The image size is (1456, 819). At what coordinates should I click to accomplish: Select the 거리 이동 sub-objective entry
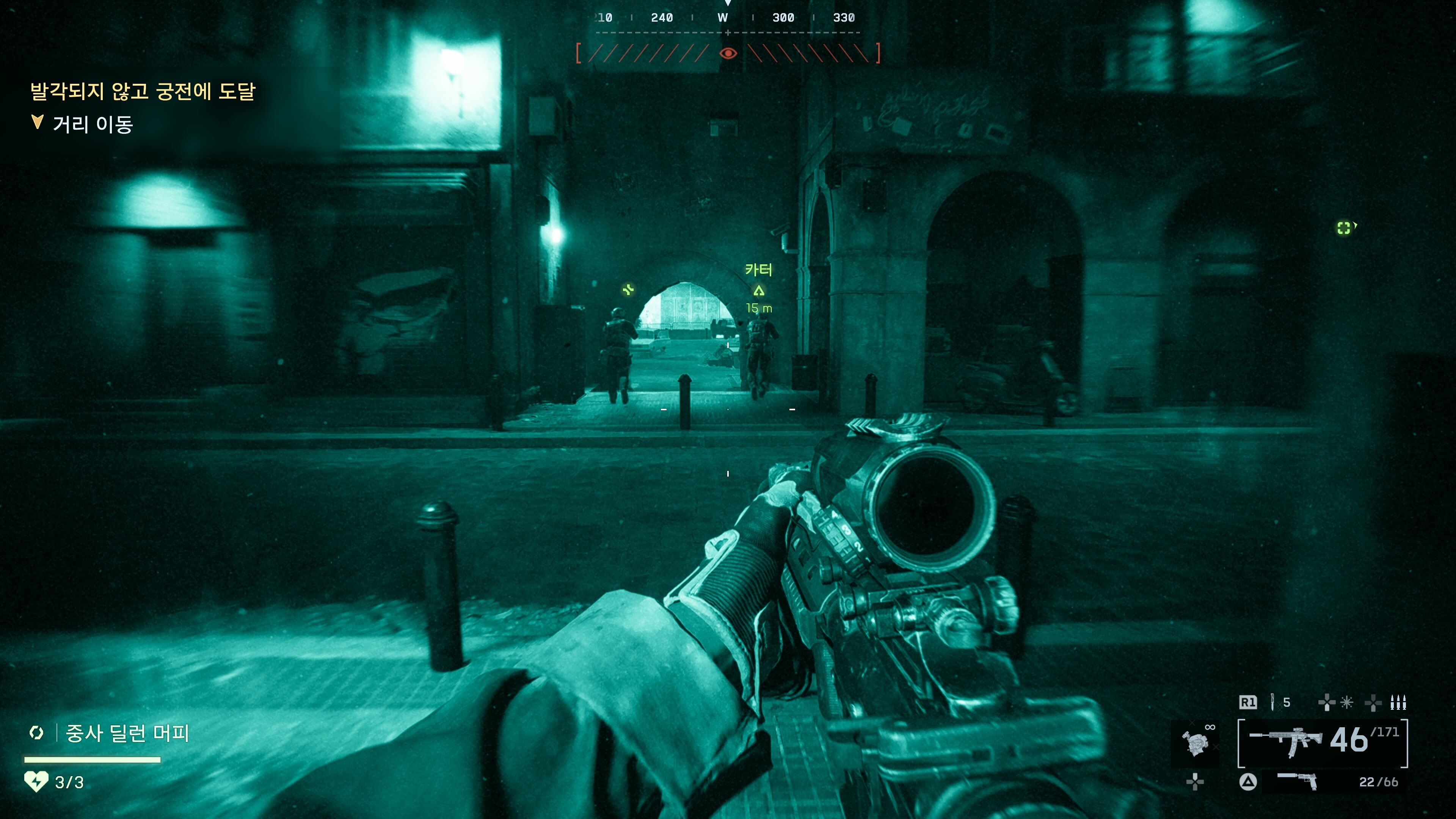[92, 124]
